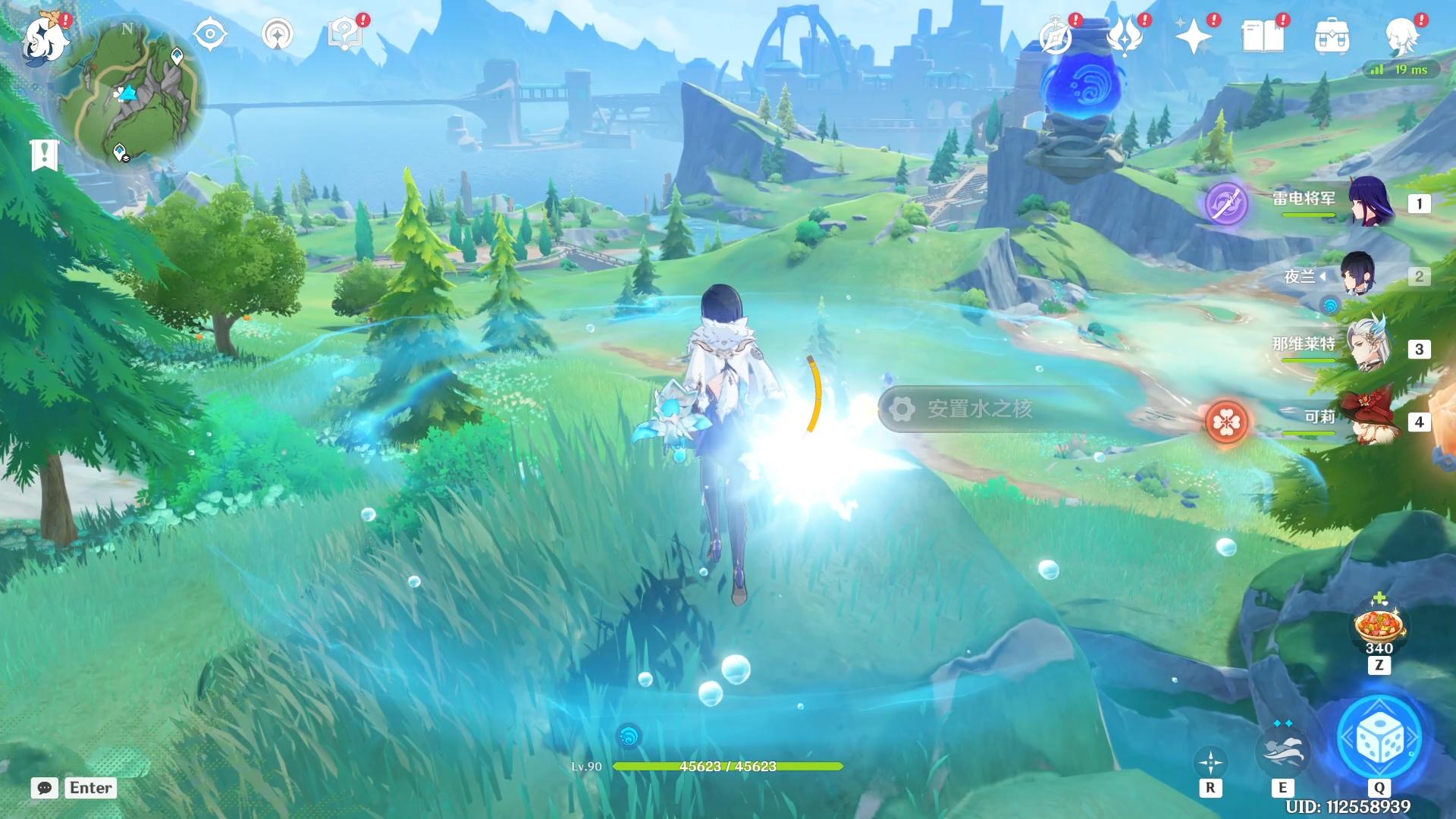1456x819 pixels.
Task: Open the question mark tutorial icon
Action: coord(345,34)
